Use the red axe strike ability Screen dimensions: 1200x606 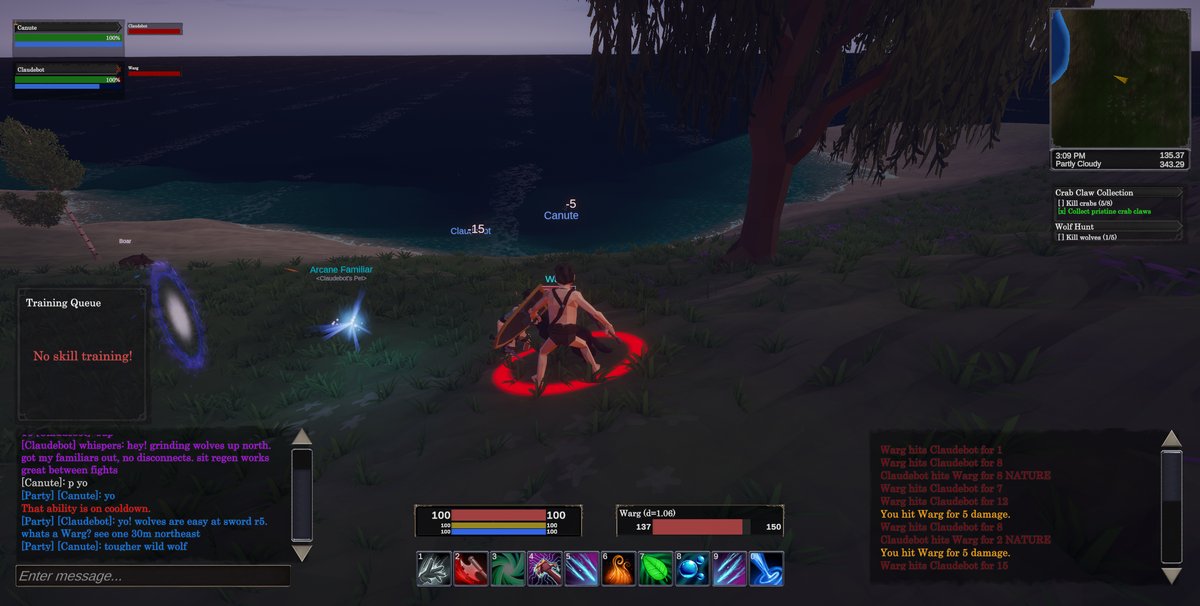(470, 569)
